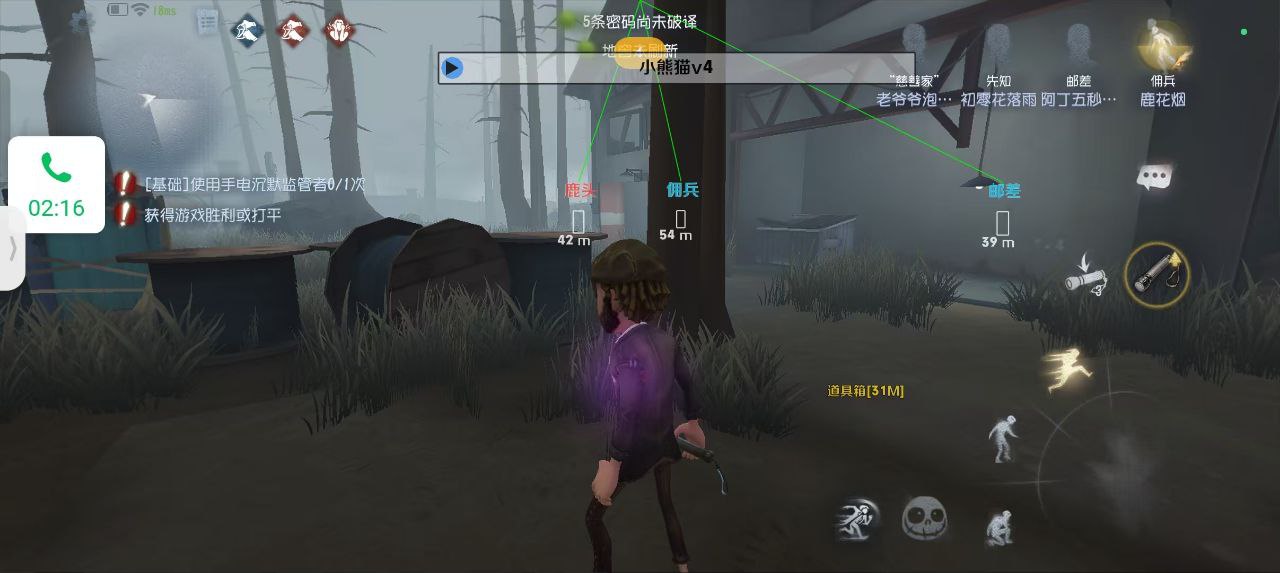1280x573 pixels.
Task: Activate the glowing running sprint stance
Action: 1066,368
